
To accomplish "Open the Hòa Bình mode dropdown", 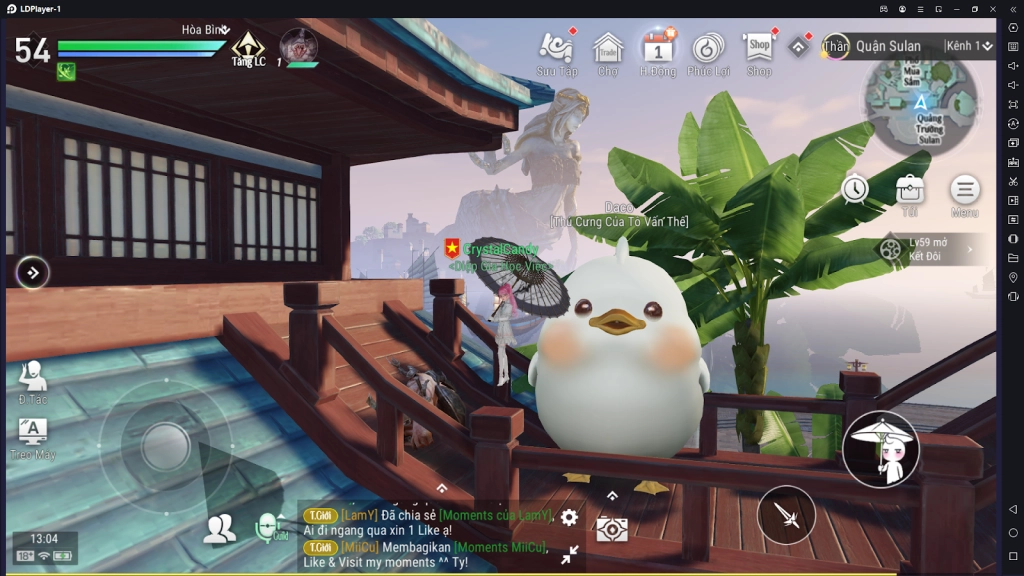I will (206, 30).
